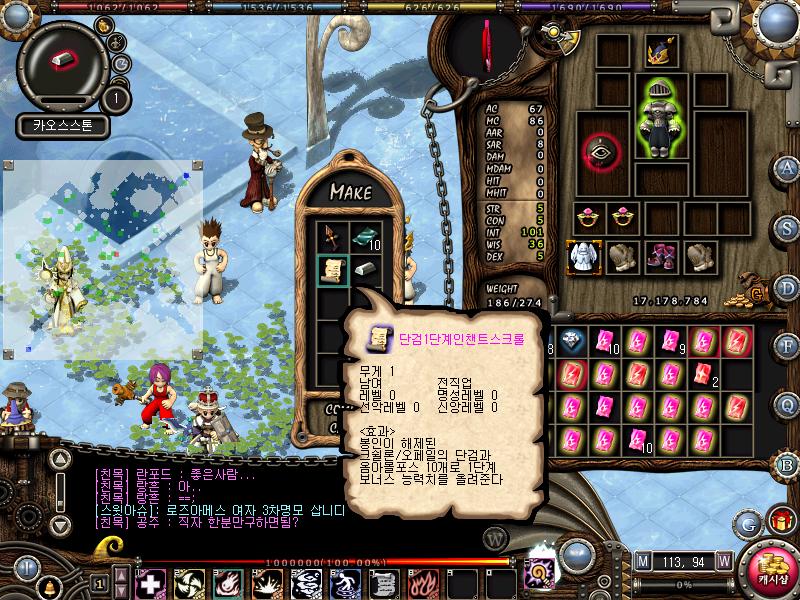Select the diamond gem in the inventory

(x=572, y=341)
